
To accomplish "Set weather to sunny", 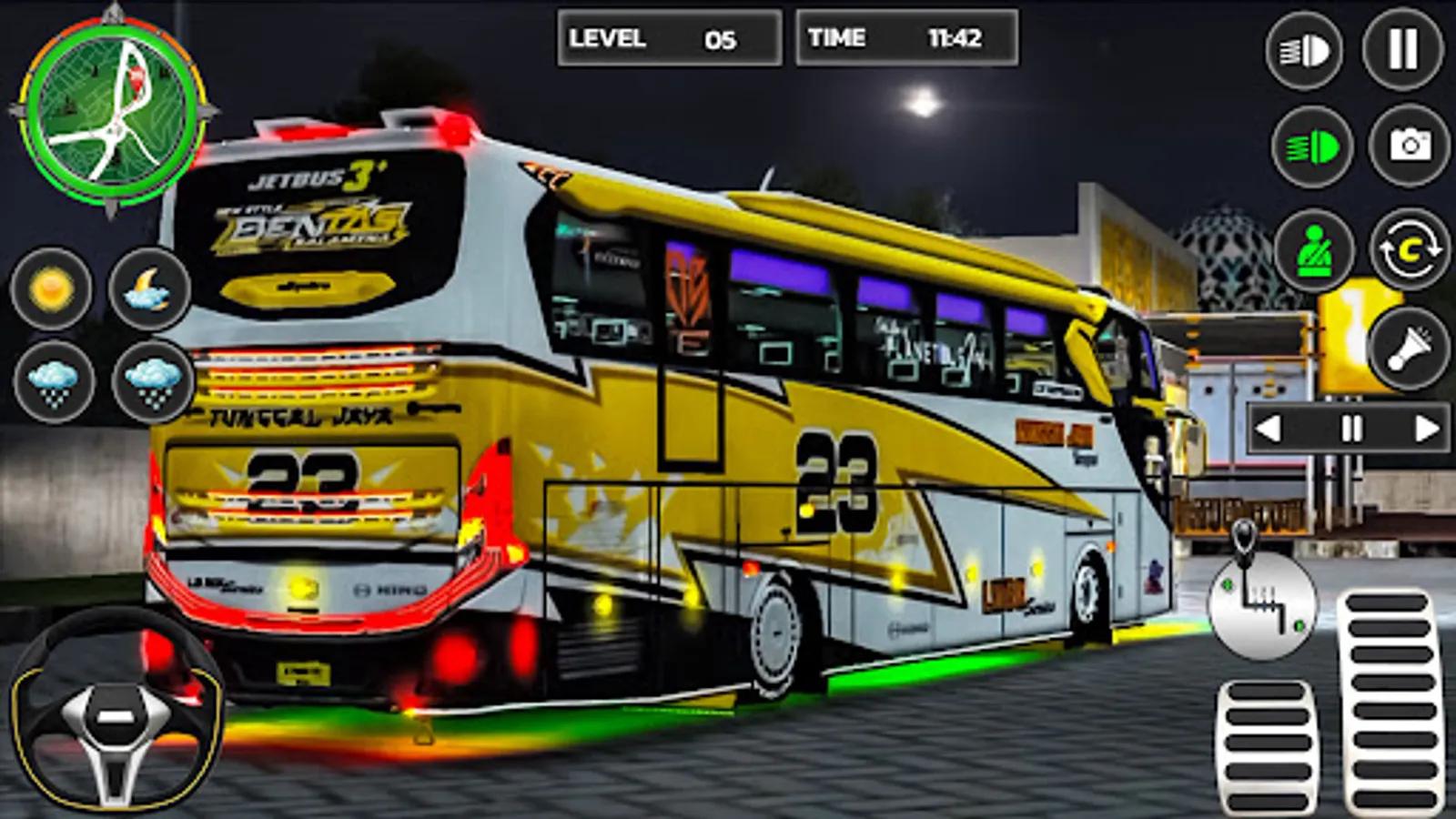I will 50,291.
